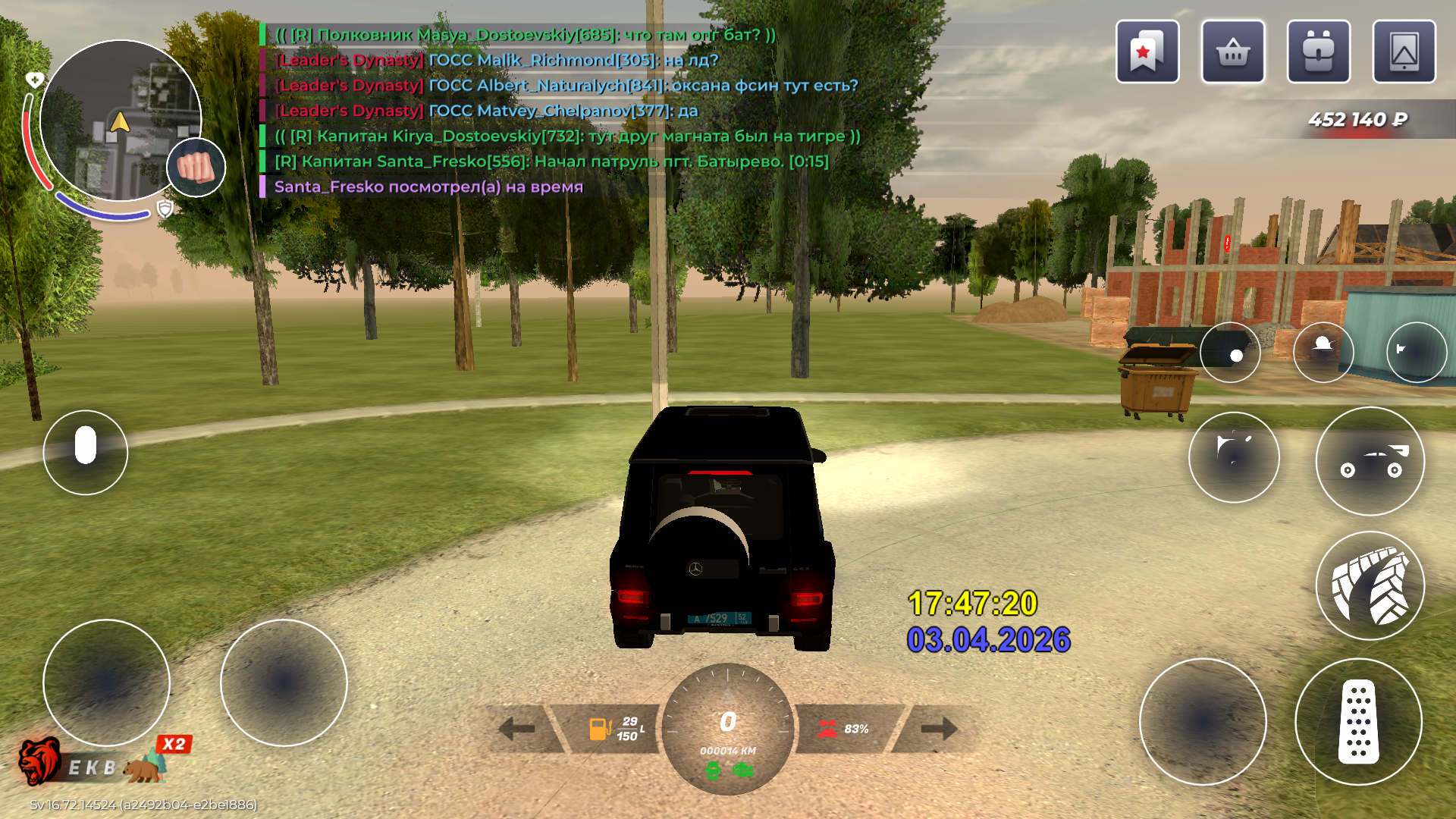Tap the microphone voice button
Screen dimensions: 1456x819
click(x=86, y=453)
